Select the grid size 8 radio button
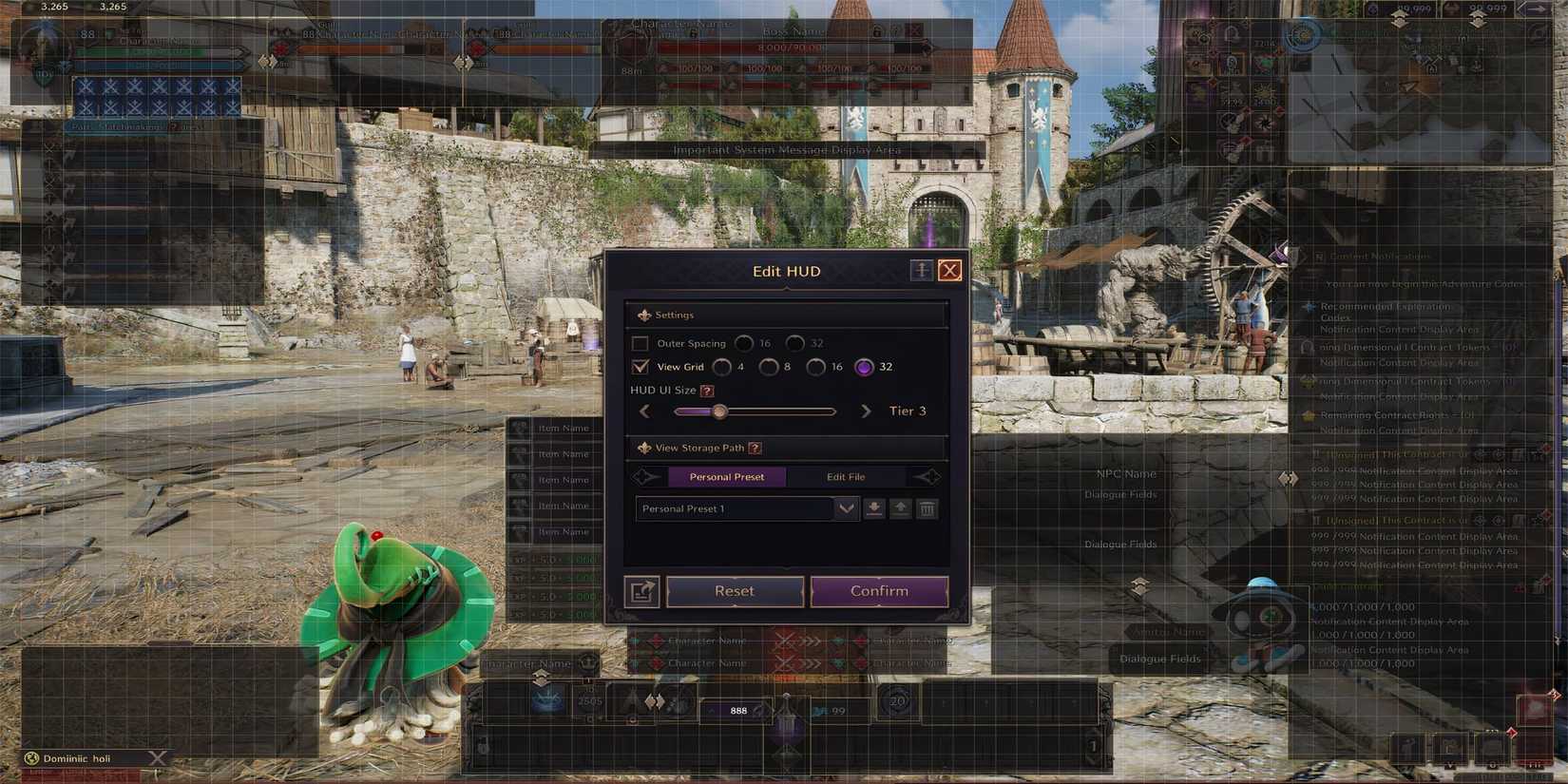The image size is (1568, 784). point(769,367)
